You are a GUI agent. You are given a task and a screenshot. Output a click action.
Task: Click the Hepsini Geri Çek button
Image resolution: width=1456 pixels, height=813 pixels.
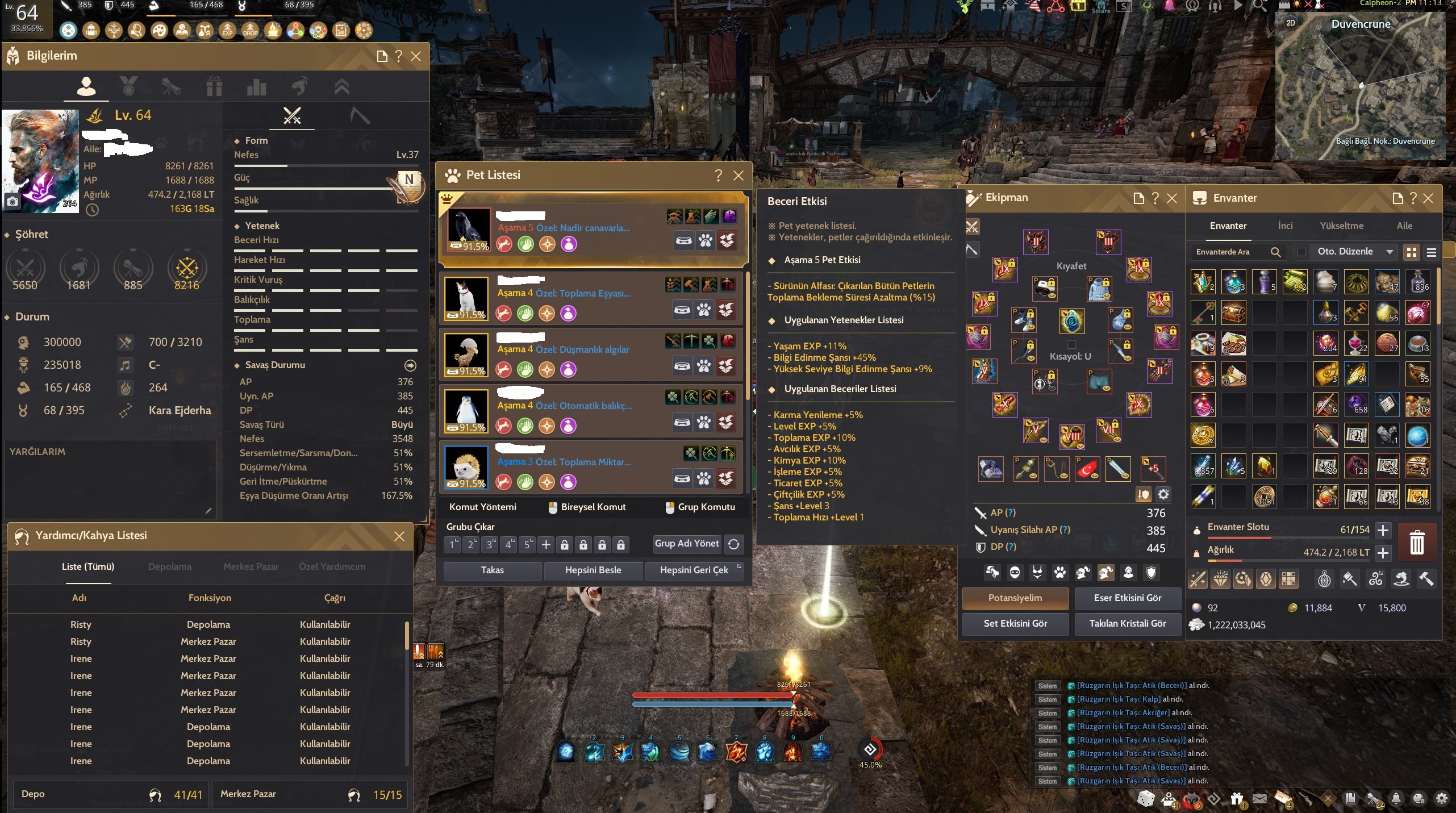coord(694,570)
